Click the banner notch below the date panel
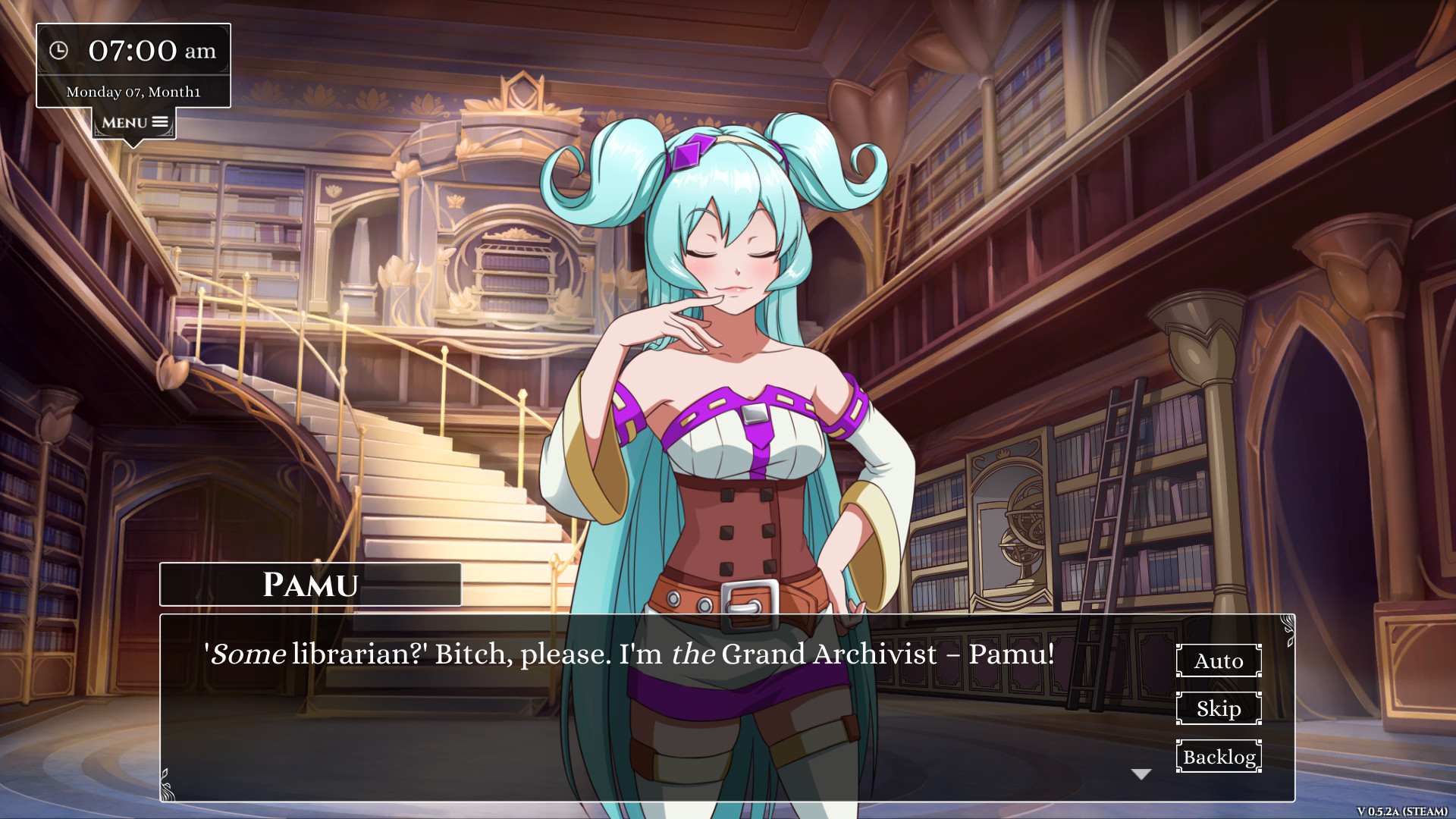Screen dimensions: 1456x819 pyautogui.click(x=133, y=143)
